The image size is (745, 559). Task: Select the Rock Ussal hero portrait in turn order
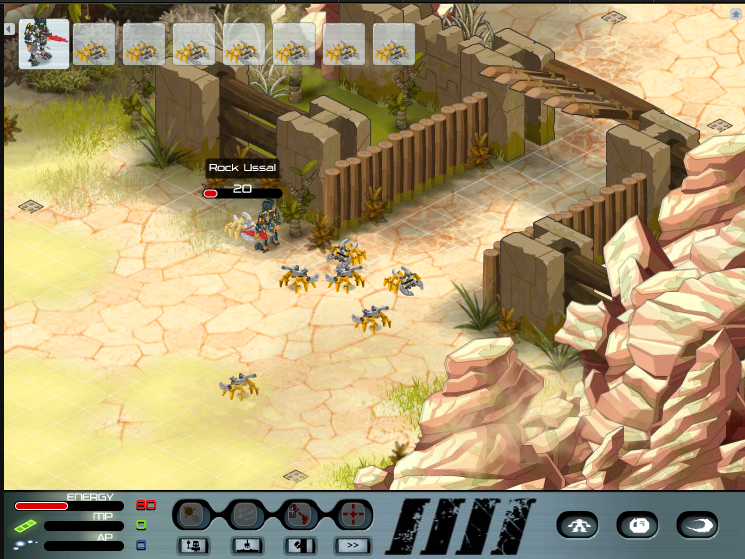pyautogui.click(x=44, y=44)
